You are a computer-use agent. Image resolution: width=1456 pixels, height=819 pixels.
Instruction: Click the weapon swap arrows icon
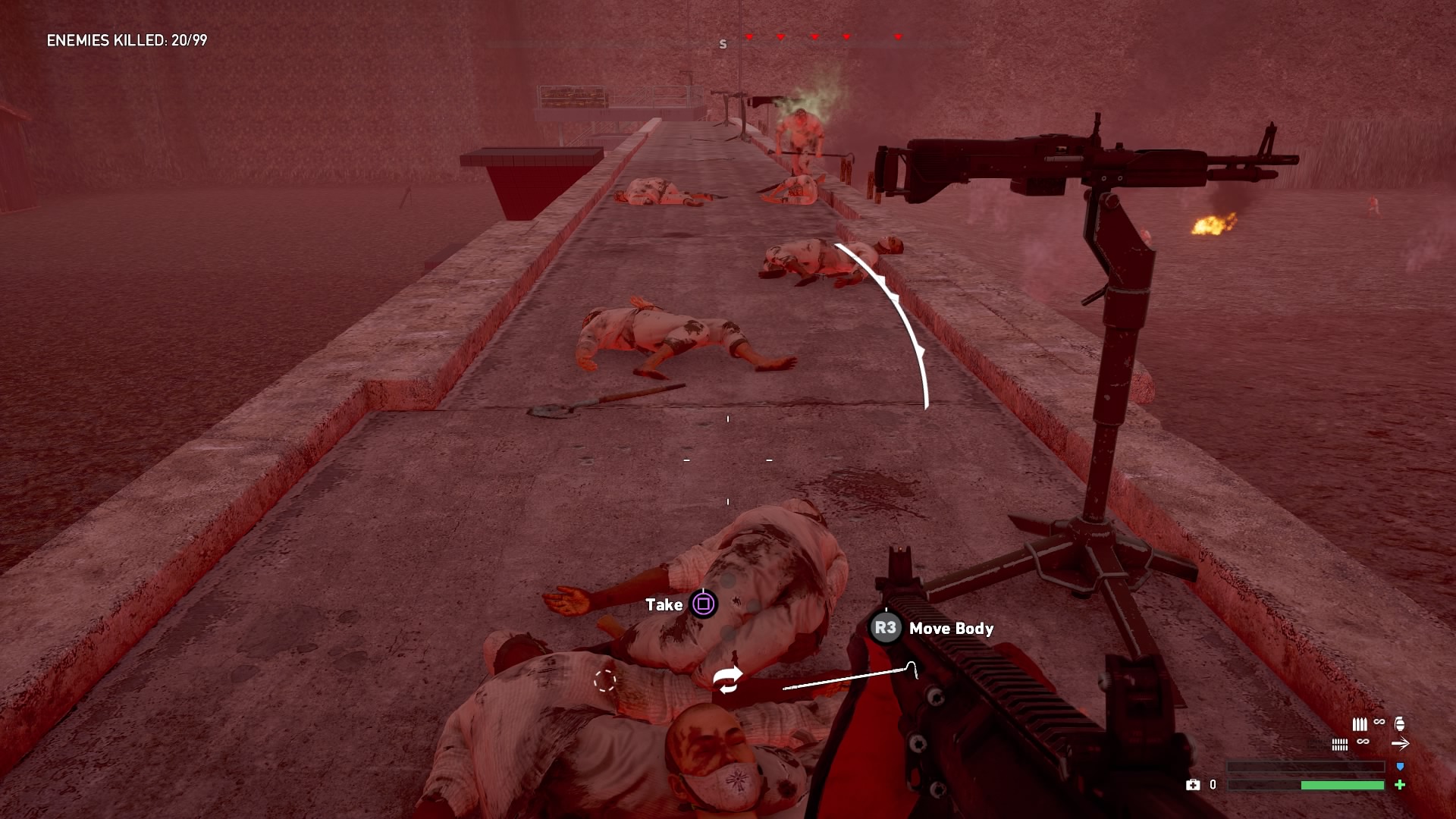(728, 679)
